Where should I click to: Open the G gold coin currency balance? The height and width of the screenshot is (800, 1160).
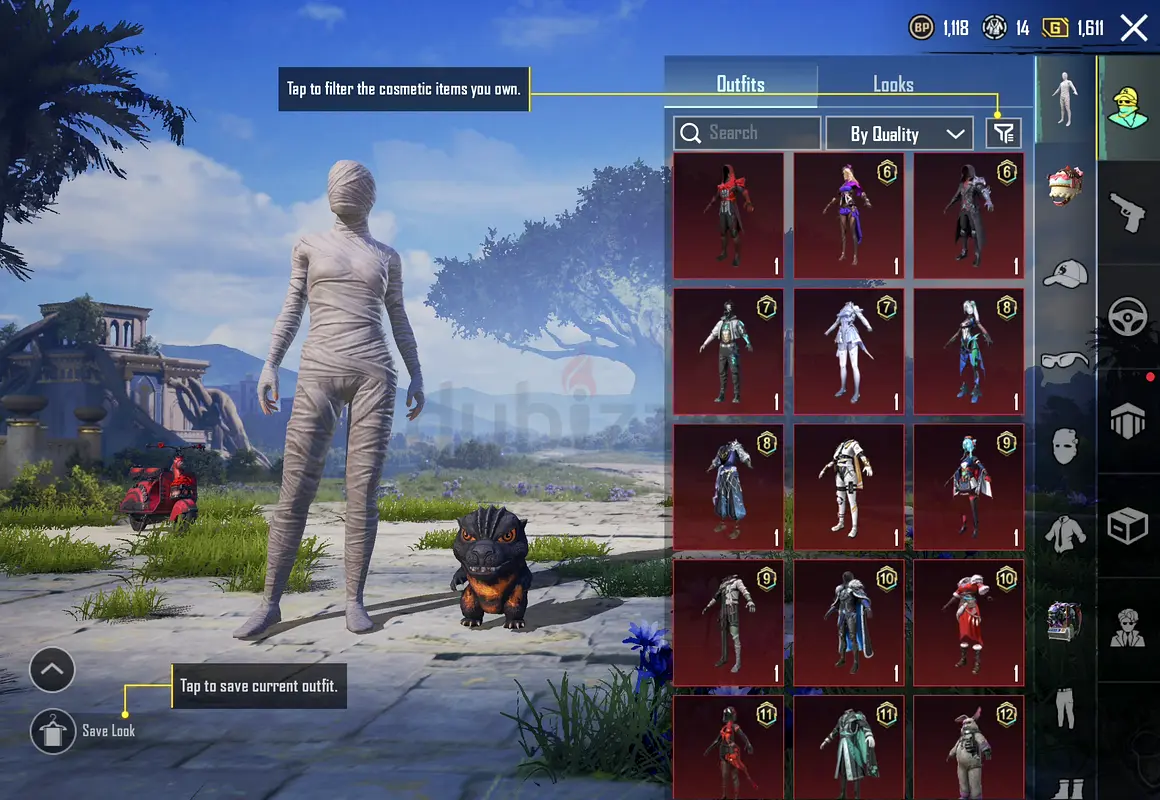[x=1074, y=28]
